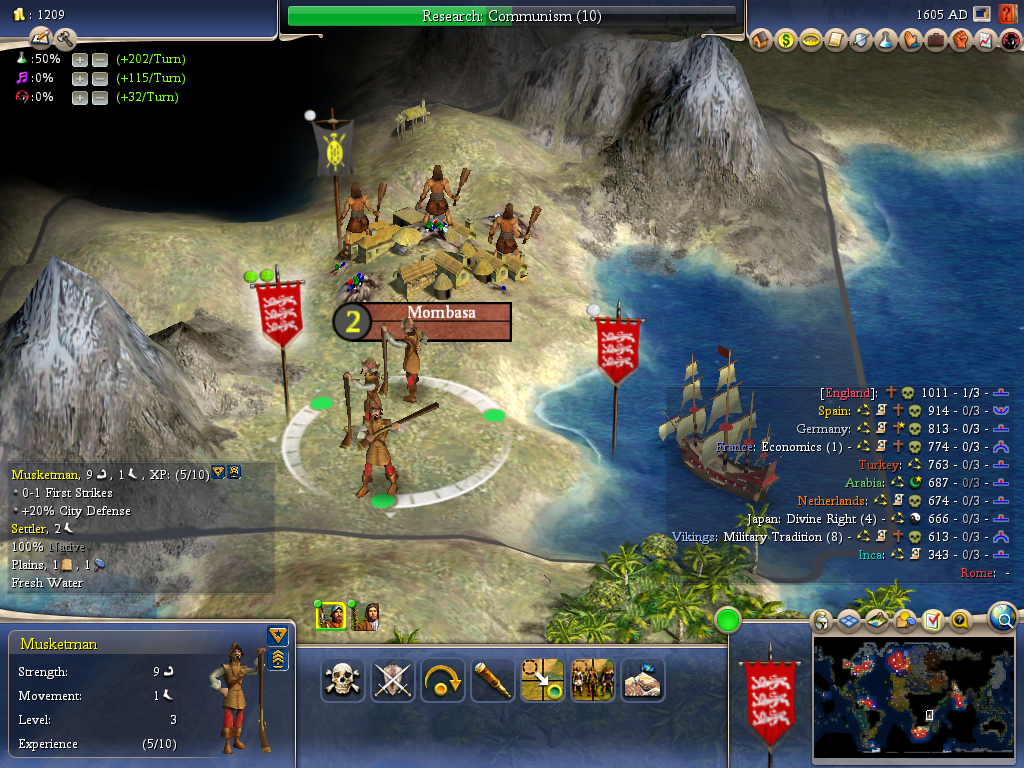Open the domestic advisor house icon
The width and height of the screenshot is (1024, 768).
pos(762,41)
